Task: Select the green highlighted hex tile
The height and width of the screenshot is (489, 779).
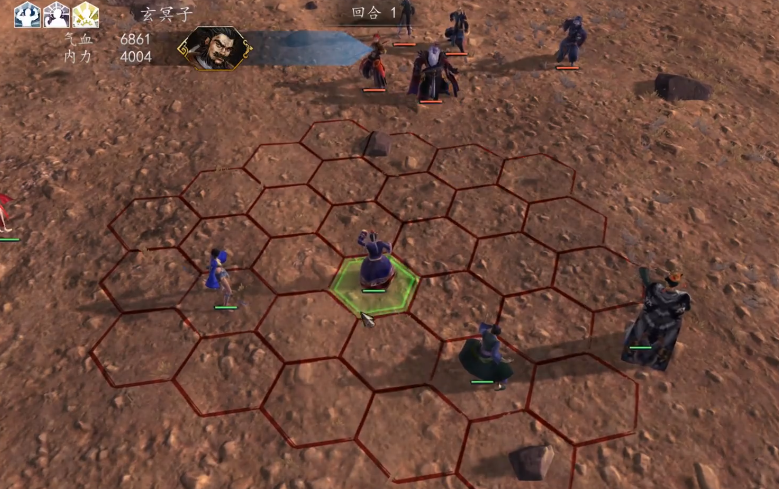Action: 374,285
